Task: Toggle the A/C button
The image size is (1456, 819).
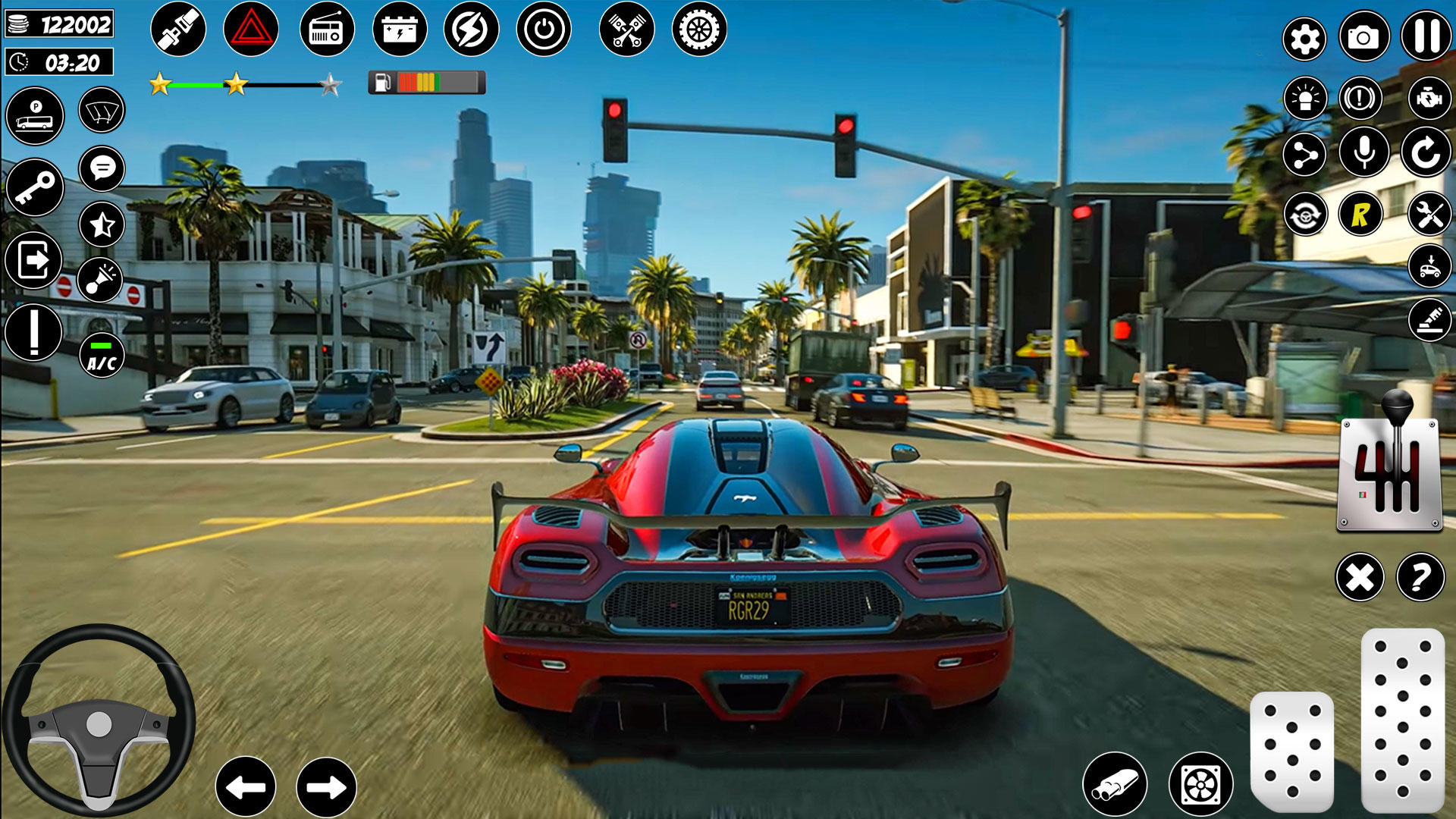Action: tap(102, 356)
